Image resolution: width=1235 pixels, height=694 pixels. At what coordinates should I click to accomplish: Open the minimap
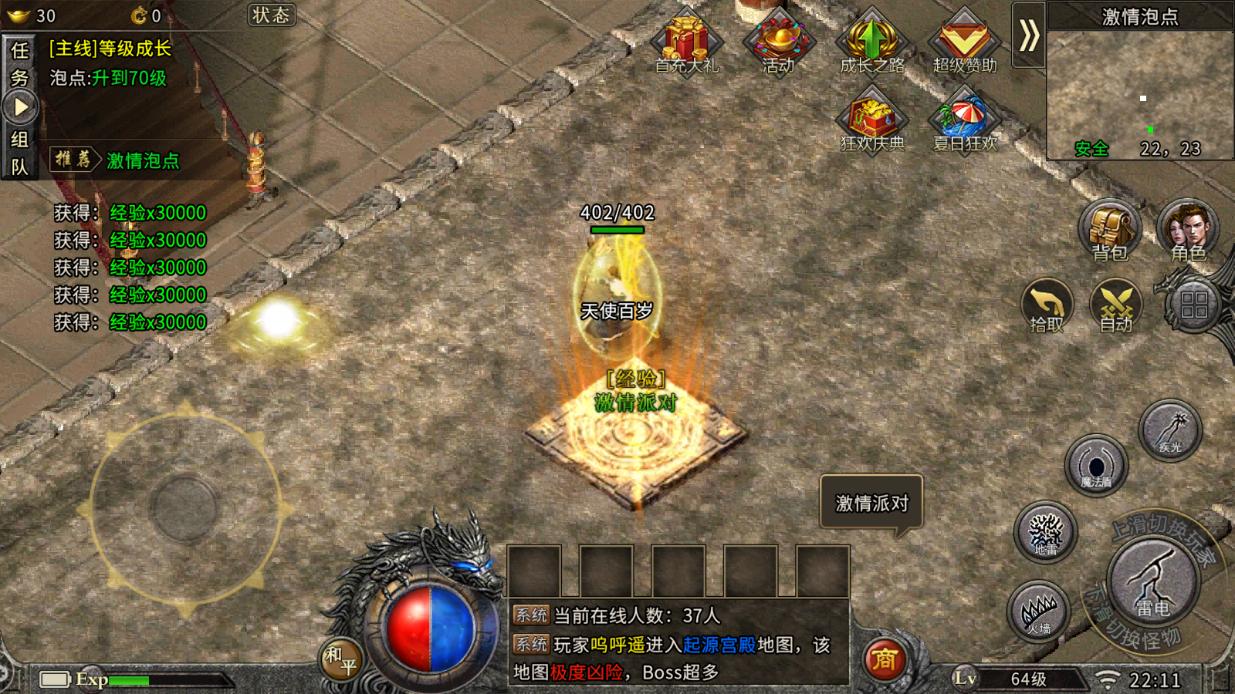[x=1140, y=90]
